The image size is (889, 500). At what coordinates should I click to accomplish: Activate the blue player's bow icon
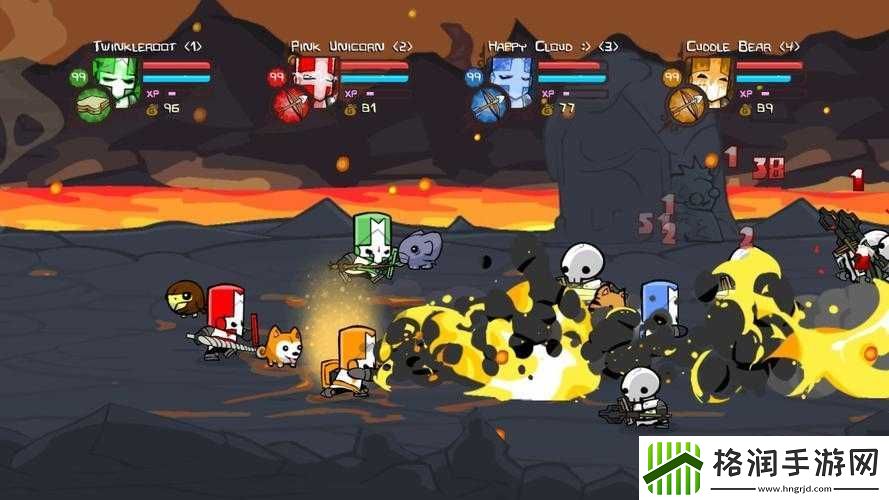[x=490, y=104]
